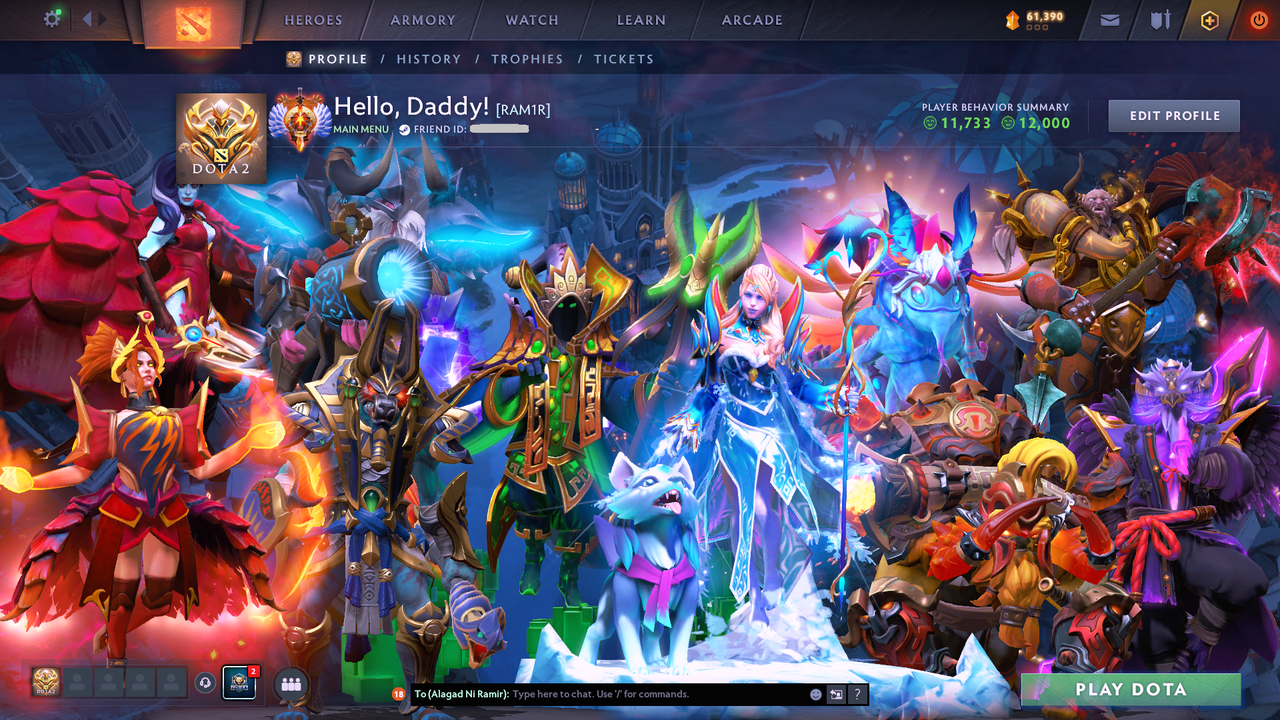The height and width of the screenshot is (720, 1280).
Task: Click the voice chat headphones icon
Action: coord(204,683)
